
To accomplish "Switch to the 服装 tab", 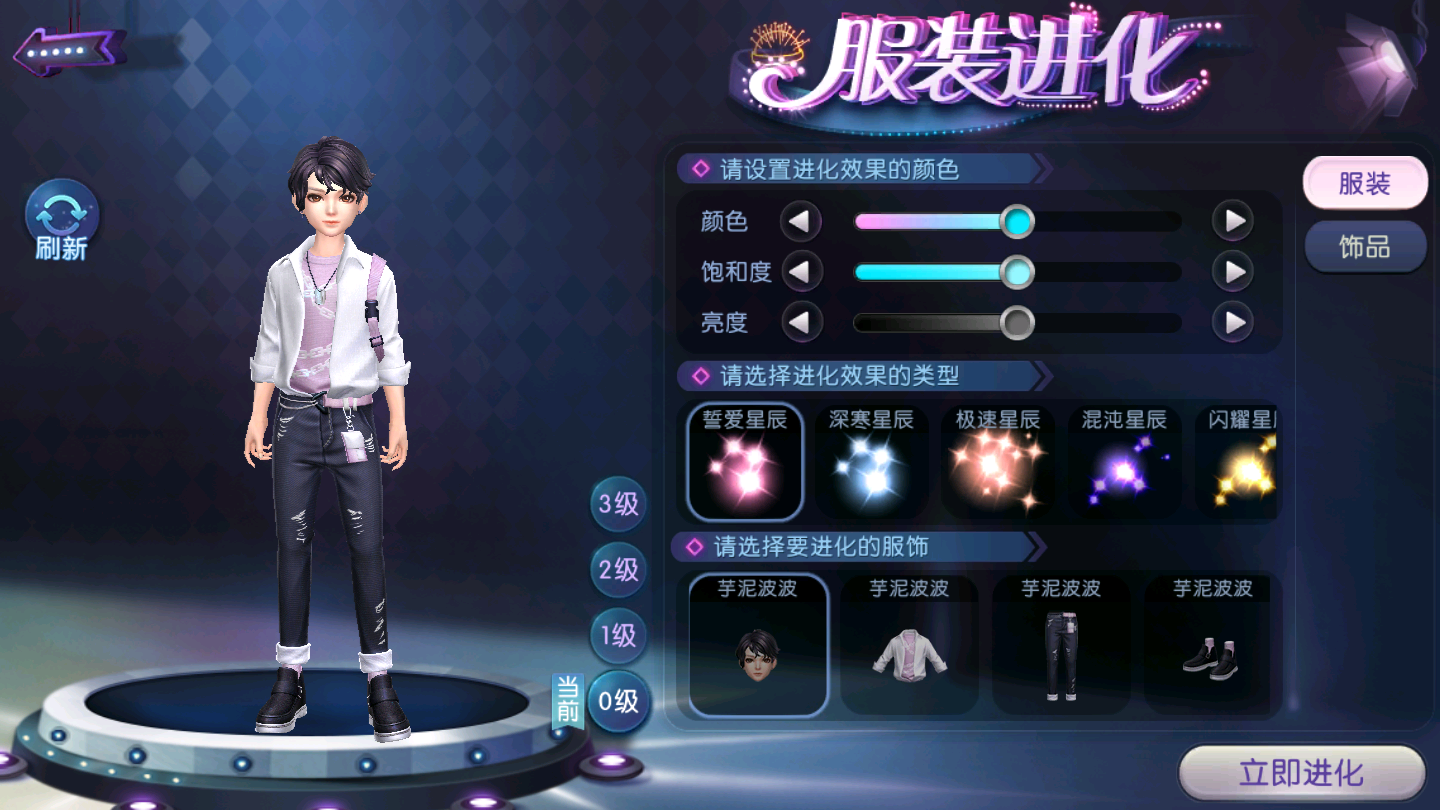I will [1364, 184].
